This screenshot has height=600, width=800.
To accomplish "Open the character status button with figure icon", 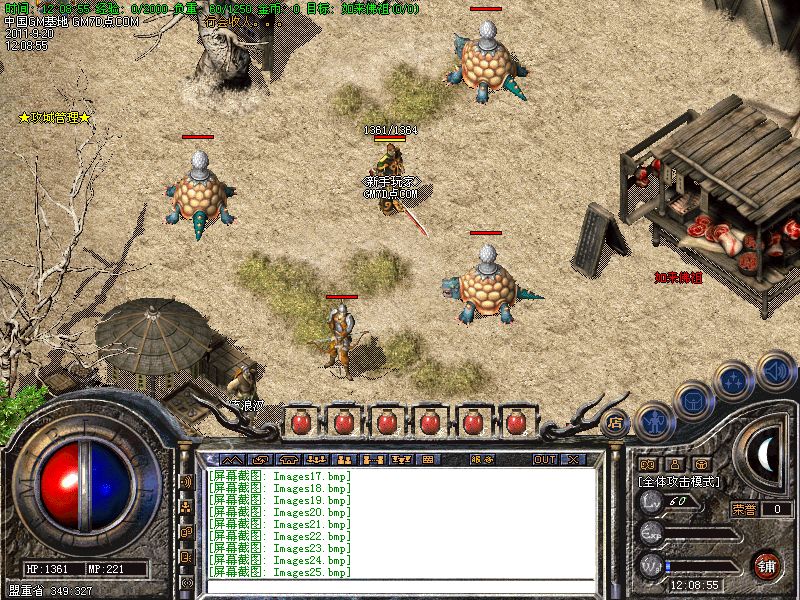I will click(654, 422).
